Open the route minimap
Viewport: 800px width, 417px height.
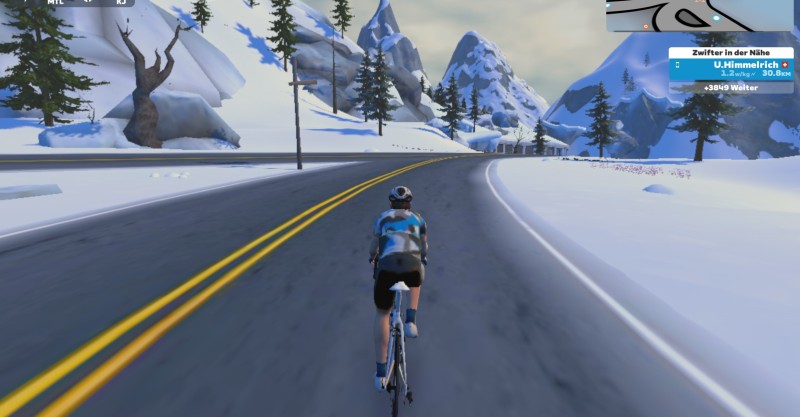[x=700, y=15]
